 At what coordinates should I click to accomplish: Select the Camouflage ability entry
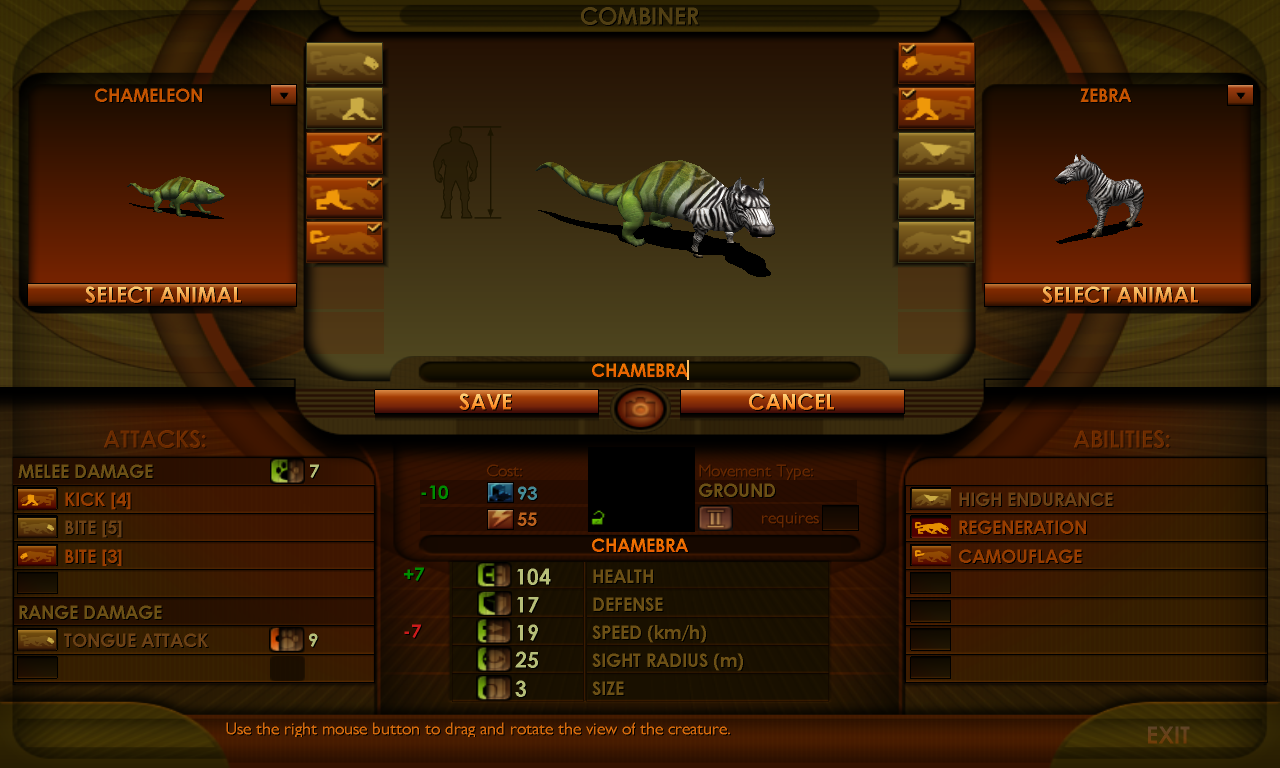pos(1020,556)
